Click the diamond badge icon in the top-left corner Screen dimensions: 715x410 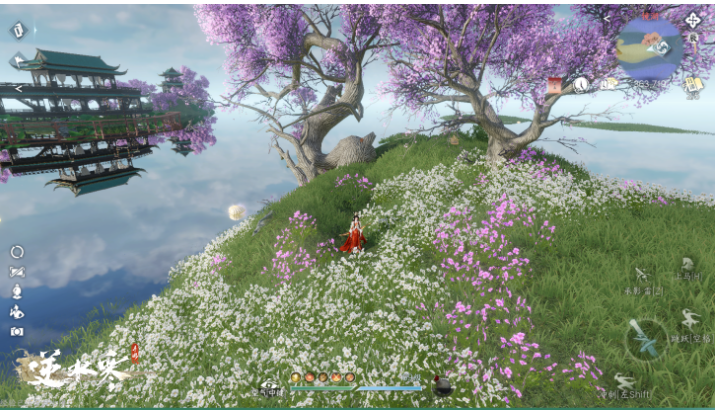[x=17, y=30]
